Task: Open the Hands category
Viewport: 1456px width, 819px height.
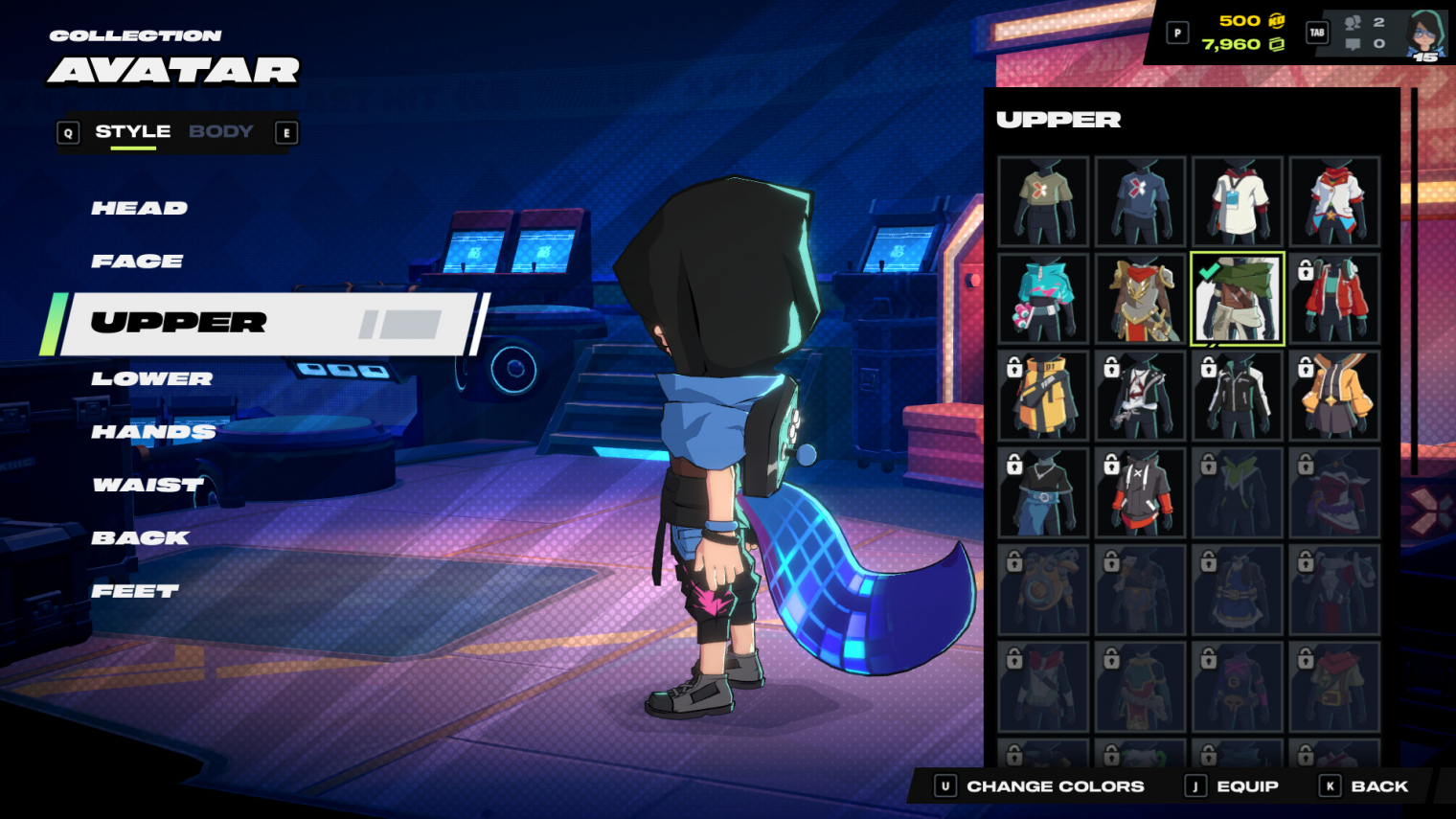Action: [153, 432]
